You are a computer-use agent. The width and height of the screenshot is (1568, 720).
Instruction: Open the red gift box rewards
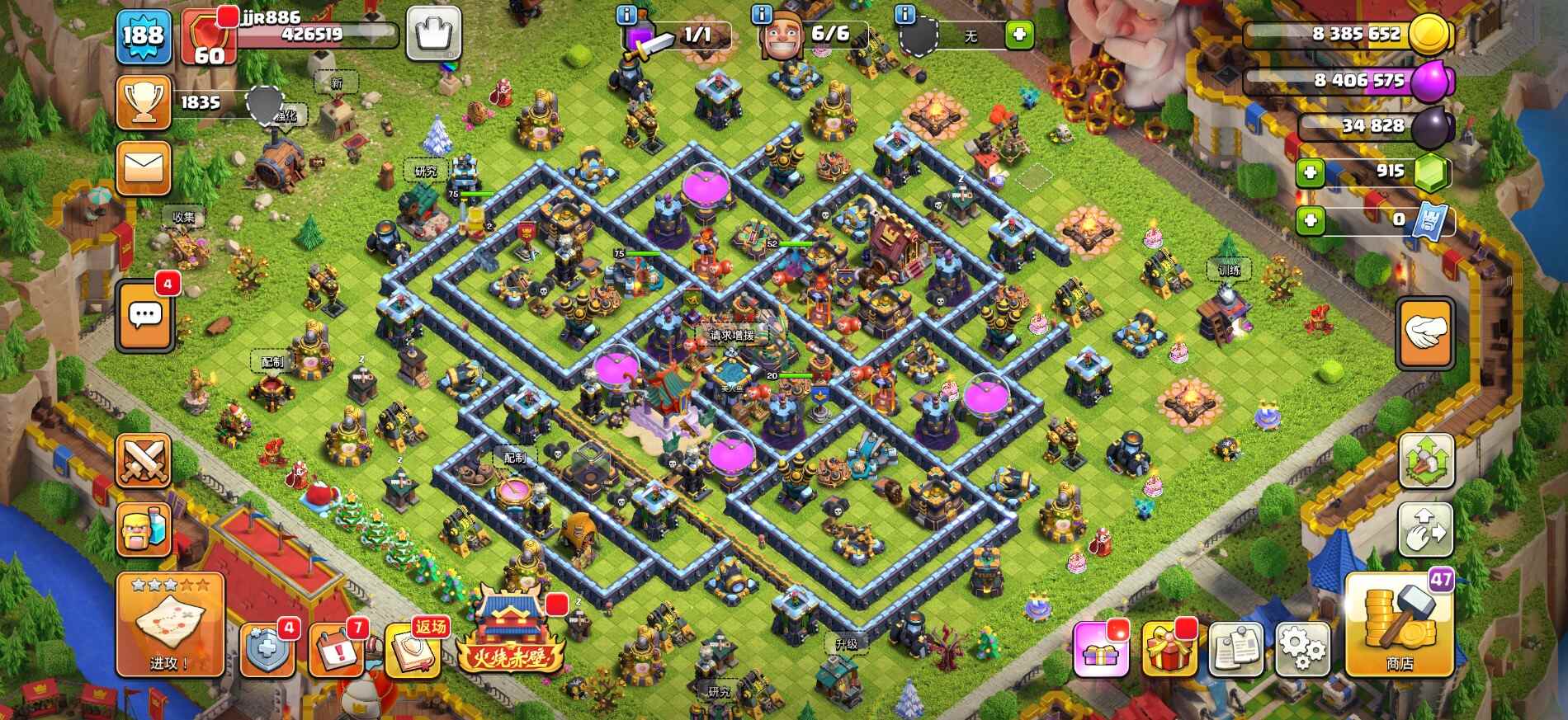[1169, 648]
